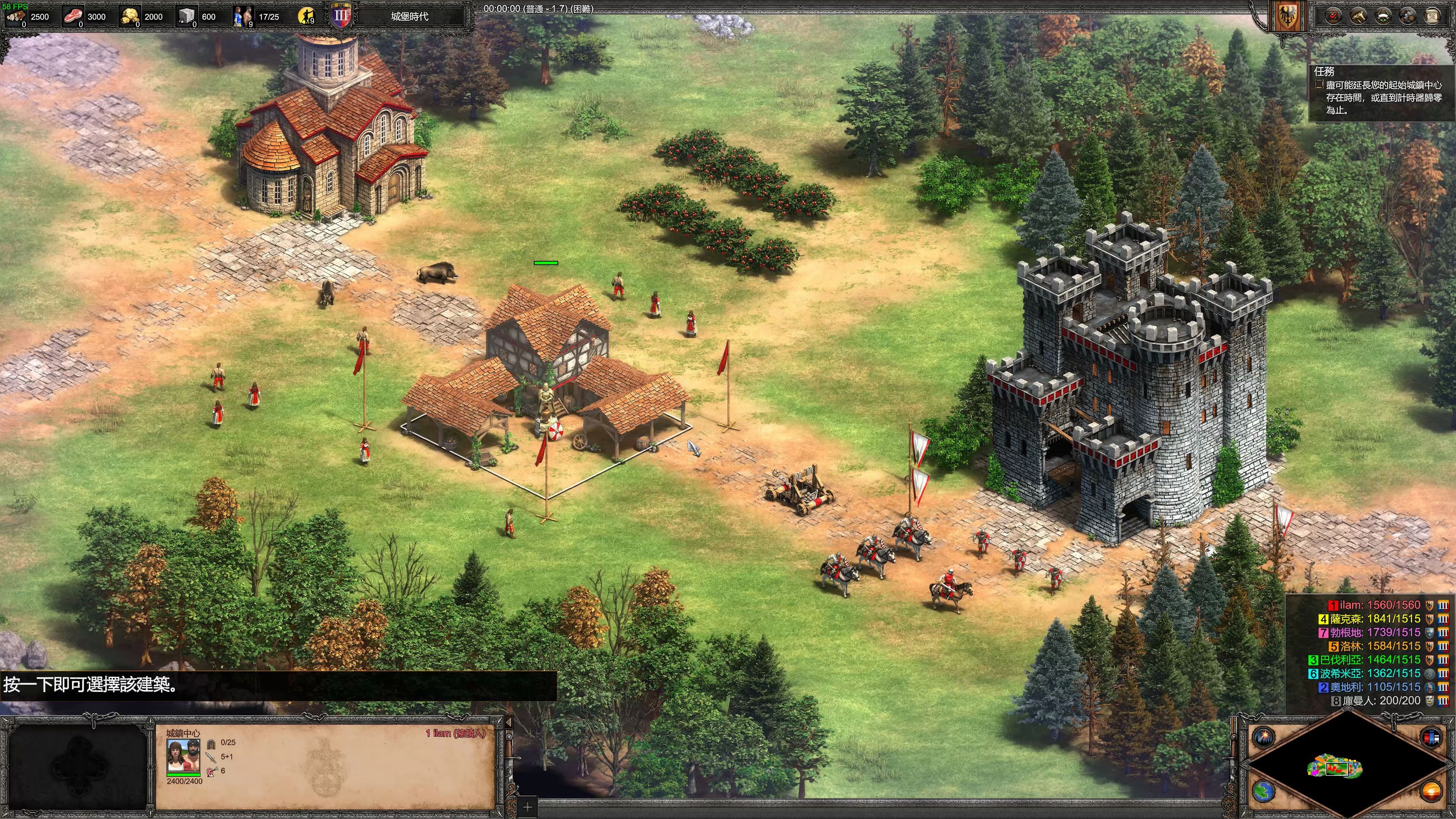This screenshot has height=819, width=1456.
Task: Toggle the mission objective checkbox
Action: coord(1319,85)
